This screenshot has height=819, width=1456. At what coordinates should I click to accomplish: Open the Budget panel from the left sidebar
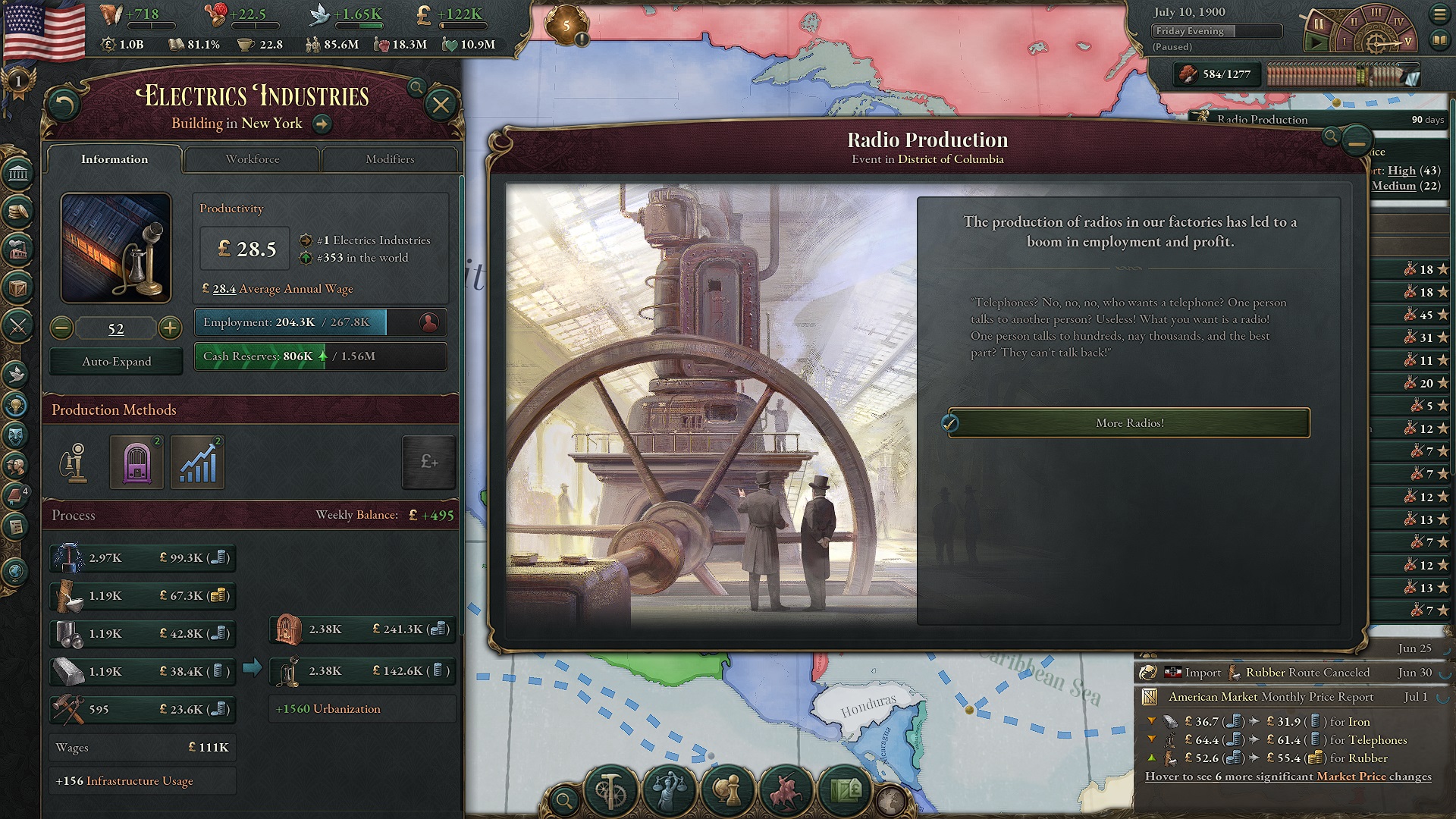[17, 211]
